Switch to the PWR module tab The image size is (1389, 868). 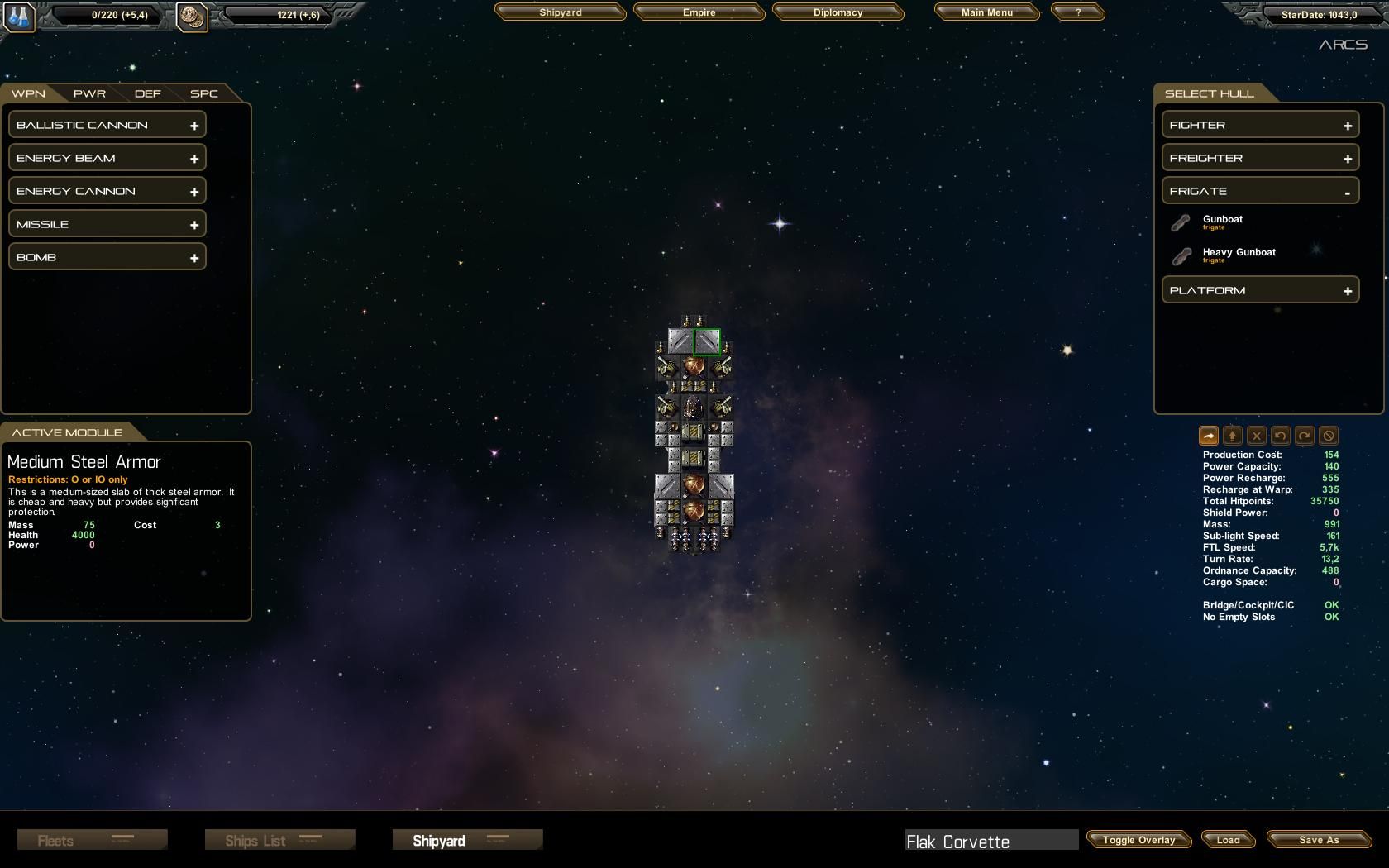pyautogui.click(x=89, y=93)
